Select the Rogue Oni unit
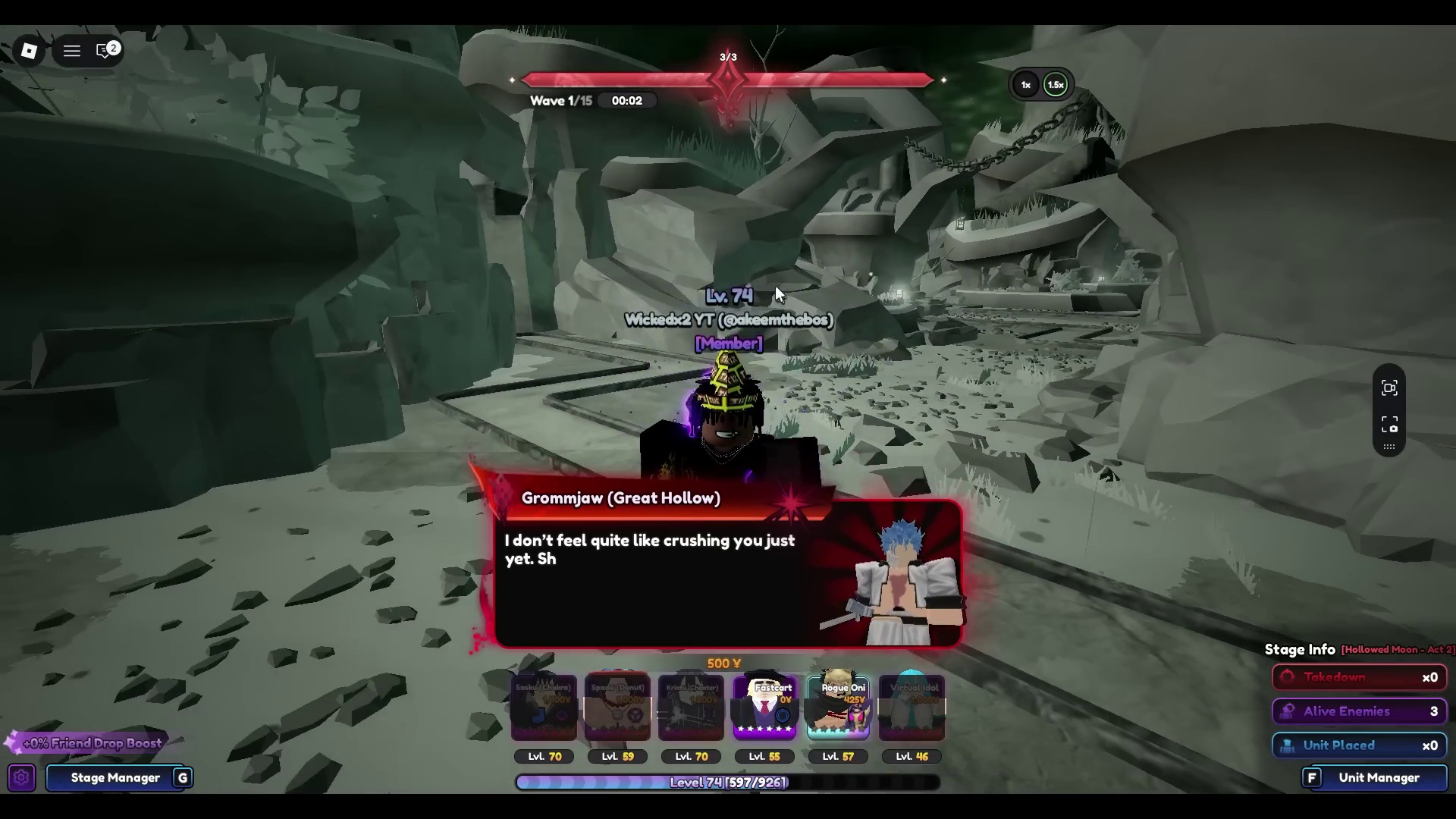The height and width of the screenshot is (819, 1456). coord(837,708)
